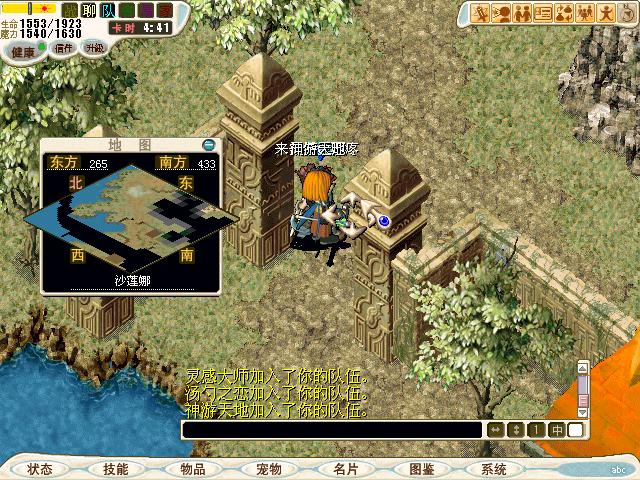The image size is (640, 480).
Task: Open the 名片 name card menu
Action: [345, 469]
